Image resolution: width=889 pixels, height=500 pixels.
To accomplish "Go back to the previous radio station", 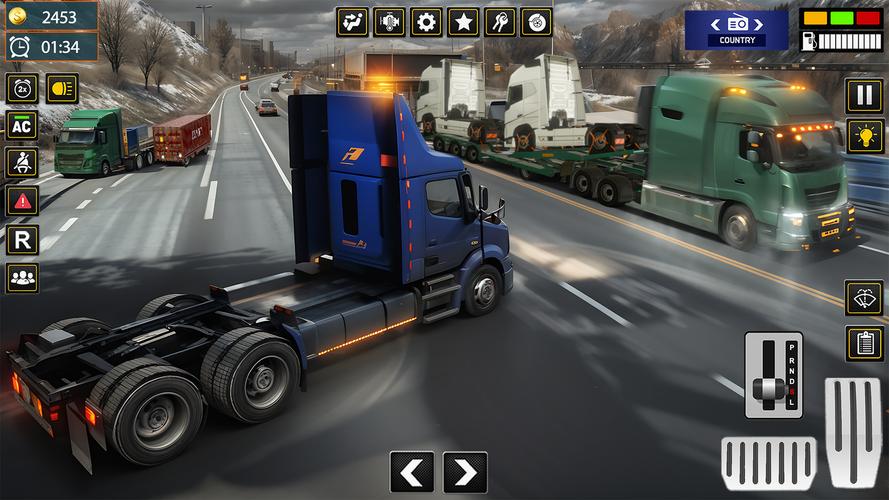I will [x=715, y=23].
